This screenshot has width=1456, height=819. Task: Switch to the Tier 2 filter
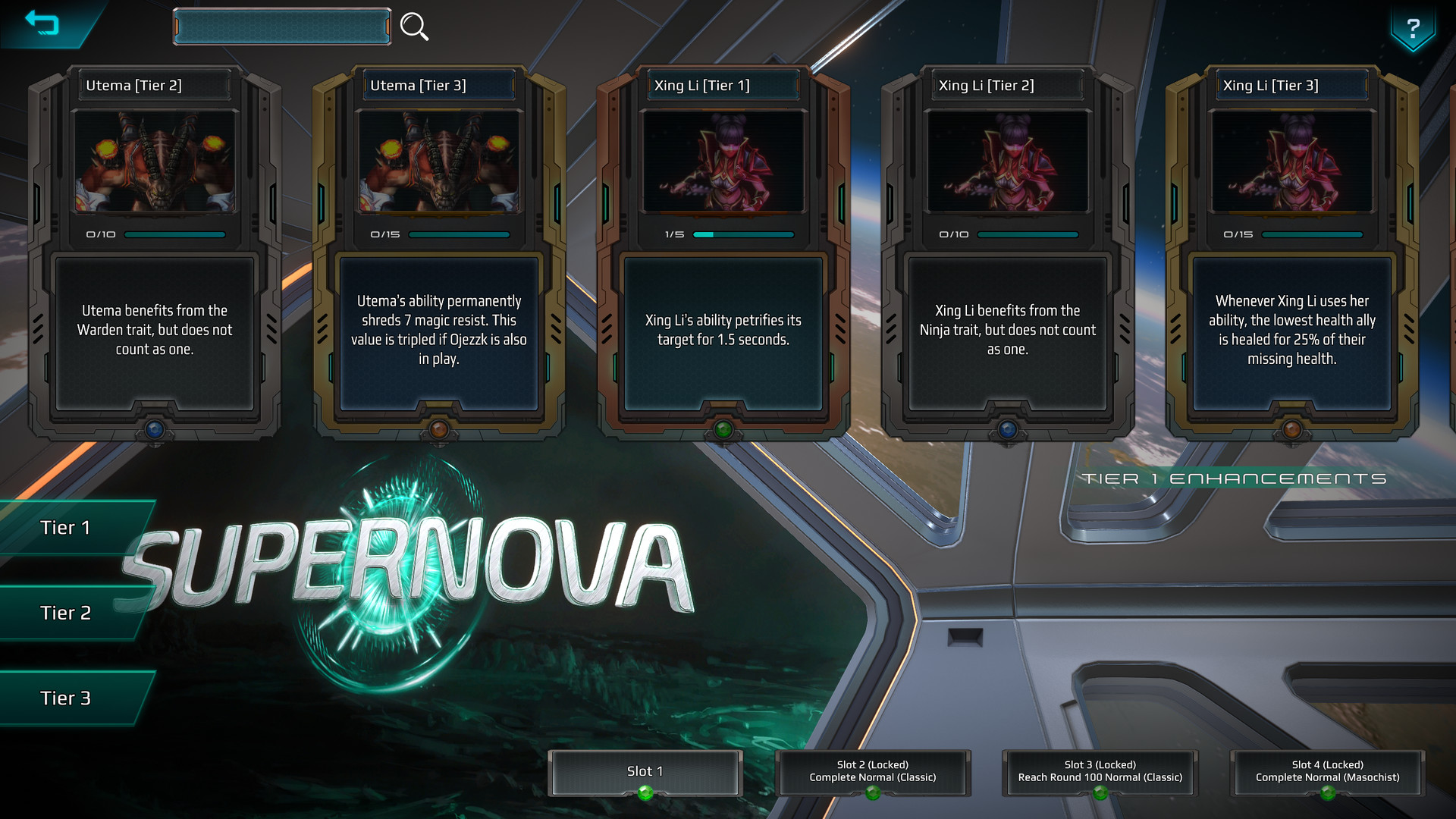67,613
